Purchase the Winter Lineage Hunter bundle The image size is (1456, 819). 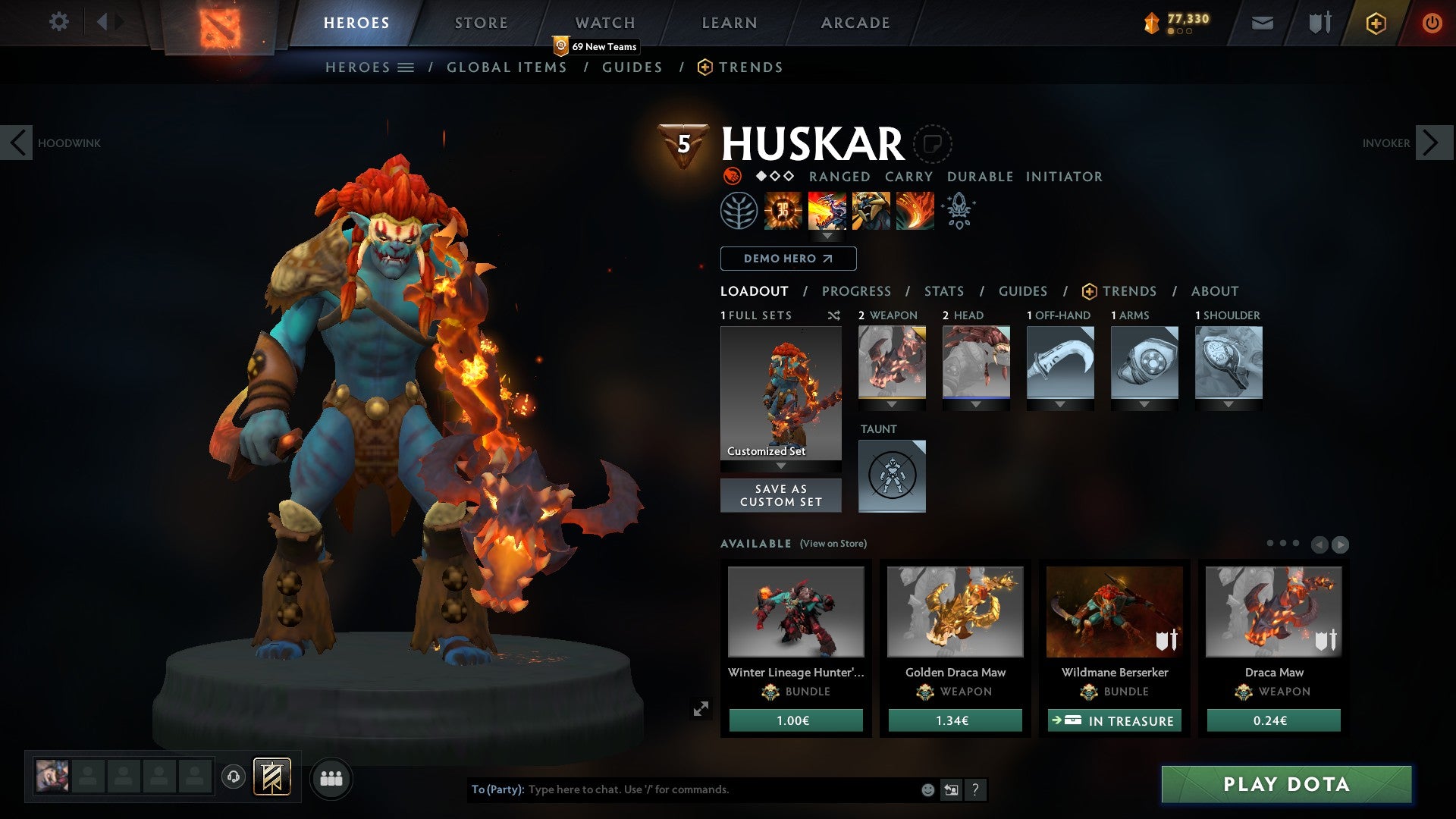pos(795,720)
